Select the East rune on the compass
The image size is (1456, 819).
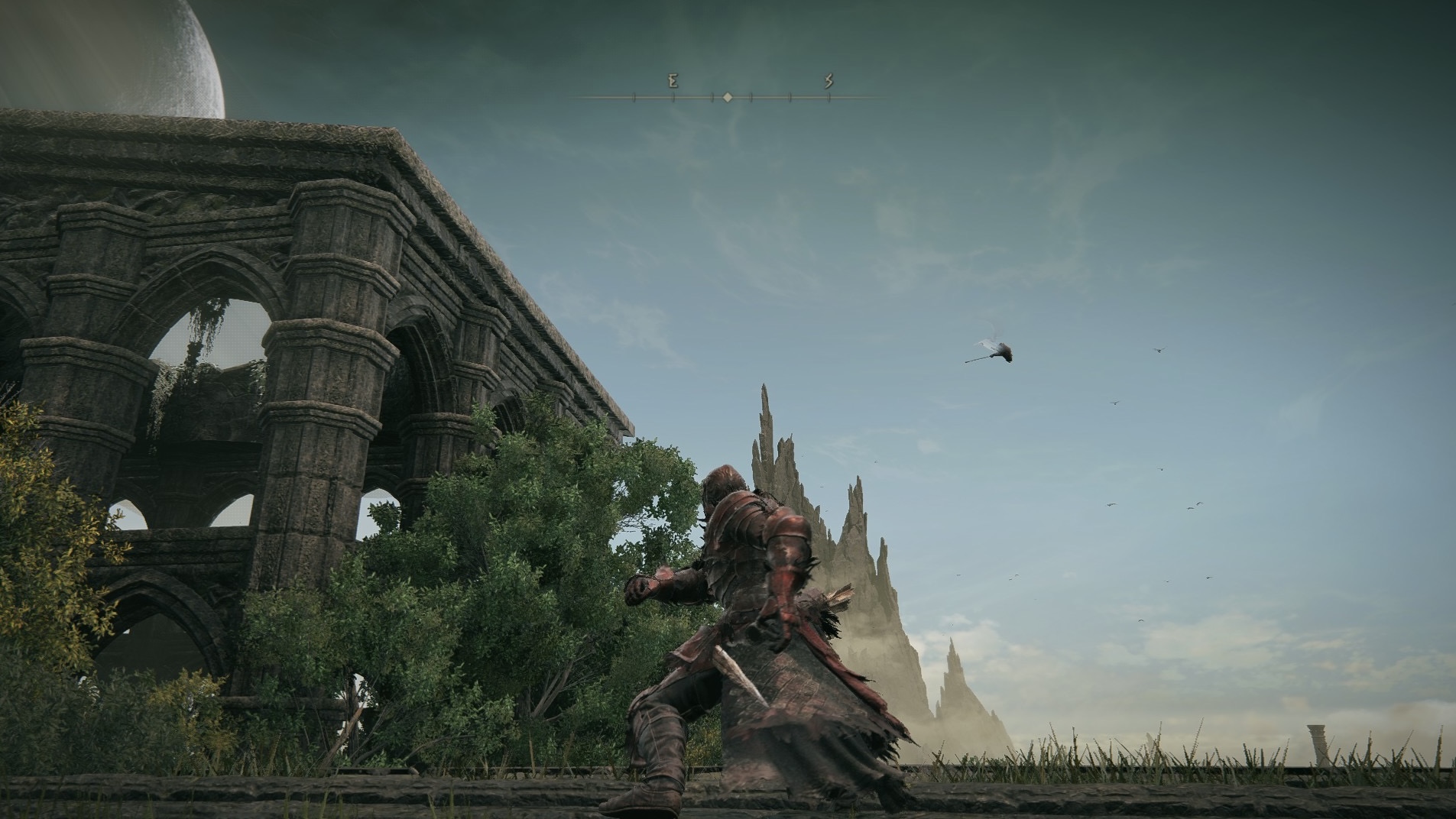pyautogui.click(x=673, y=81)
